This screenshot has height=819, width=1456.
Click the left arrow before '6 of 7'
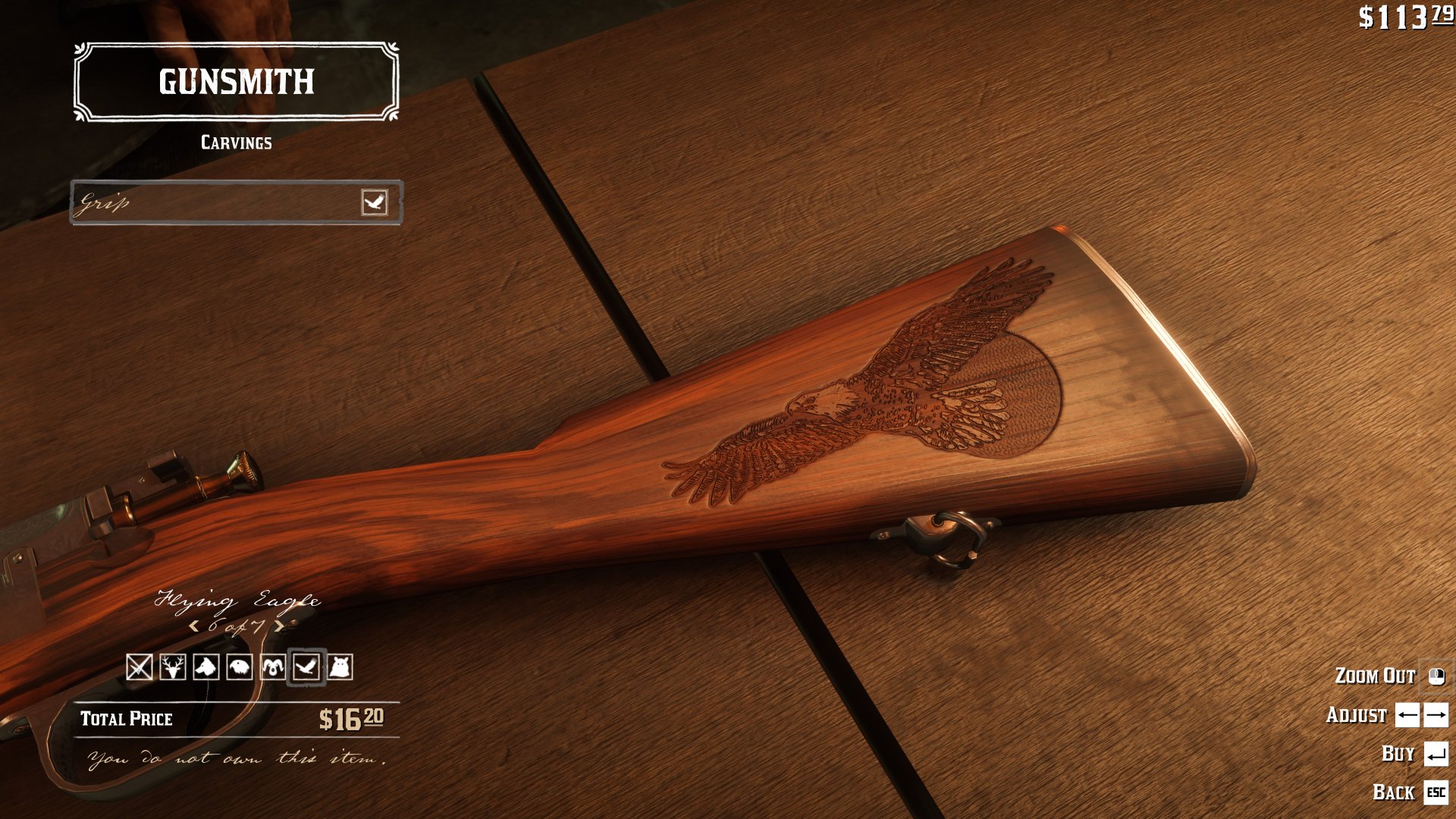[195, 626]
